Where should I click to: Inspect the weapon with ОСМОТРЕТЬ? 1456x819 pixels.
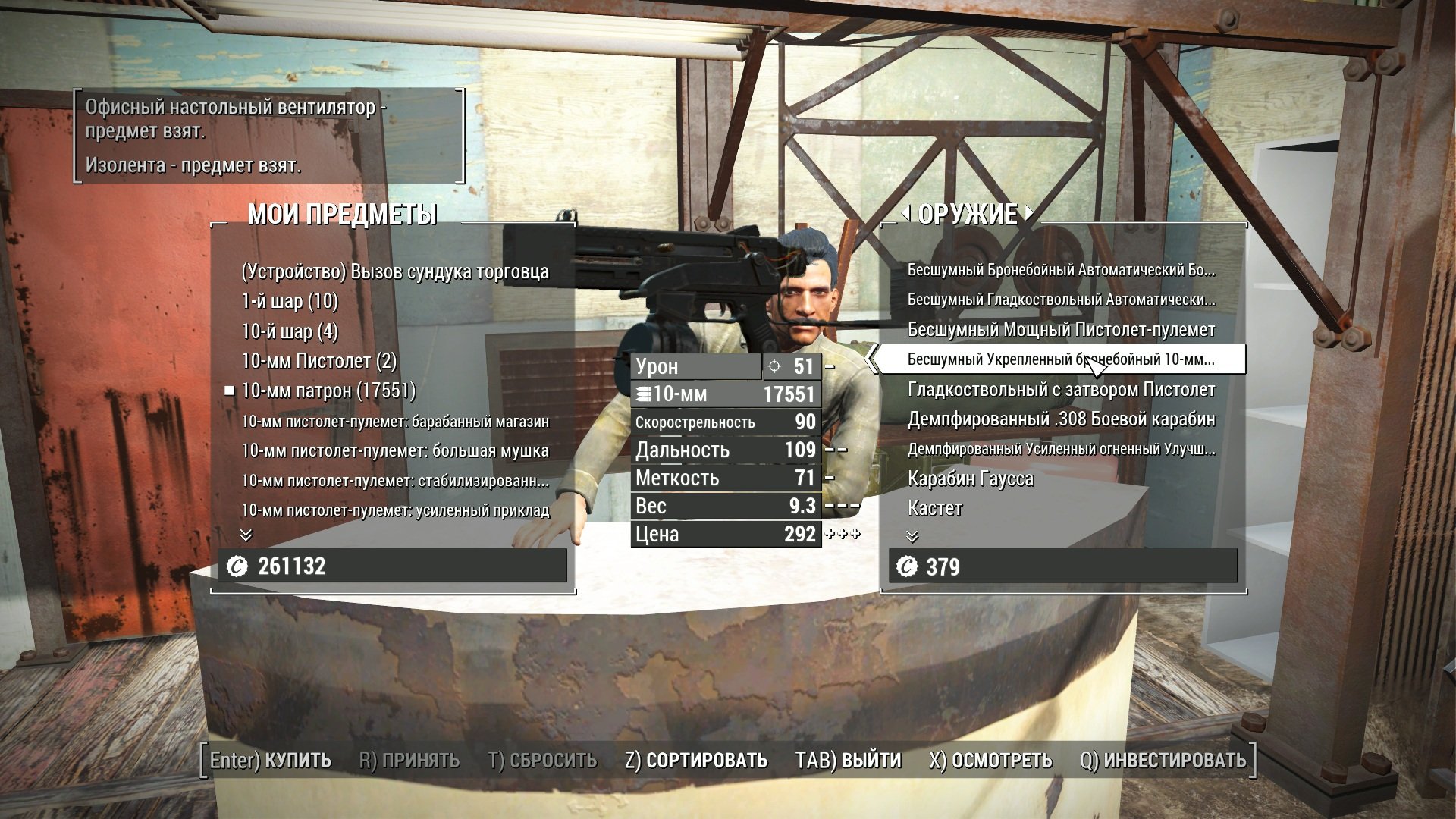click(990, 760)
